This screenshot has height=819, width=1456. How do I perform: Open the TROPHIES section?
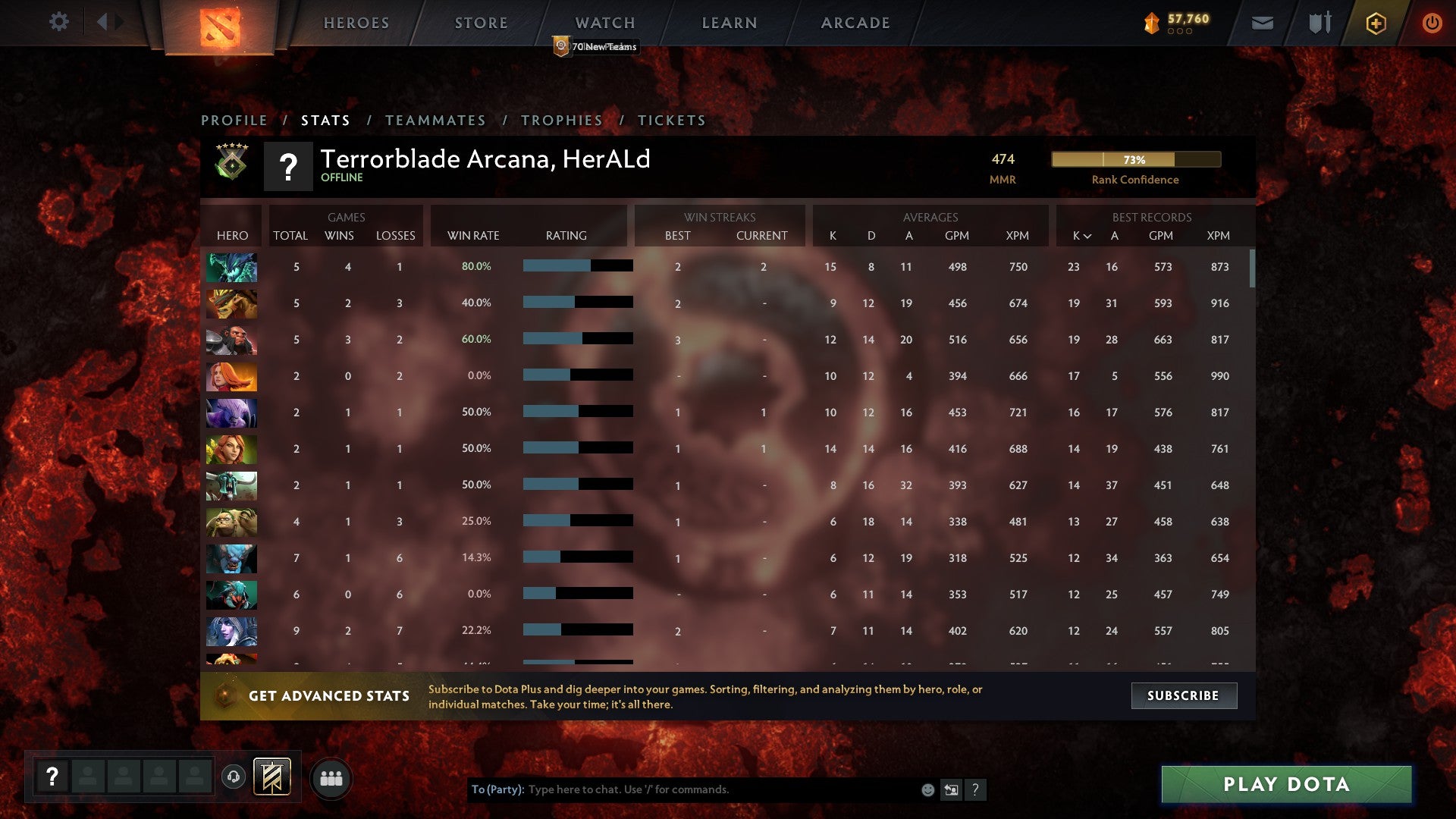point(562,120)
